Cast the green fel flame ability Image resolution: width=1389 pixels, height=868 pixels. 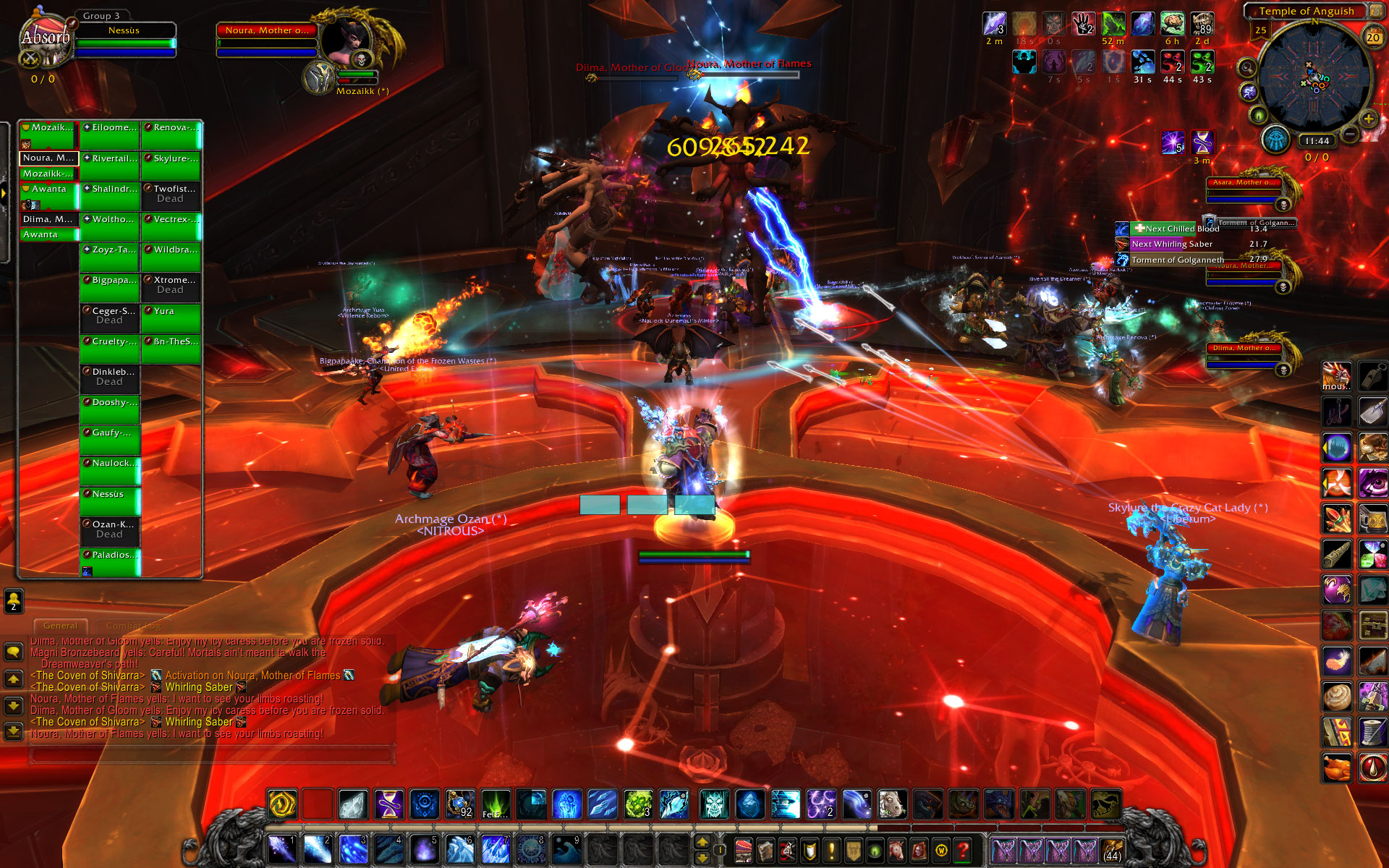[x=496, y=804]
